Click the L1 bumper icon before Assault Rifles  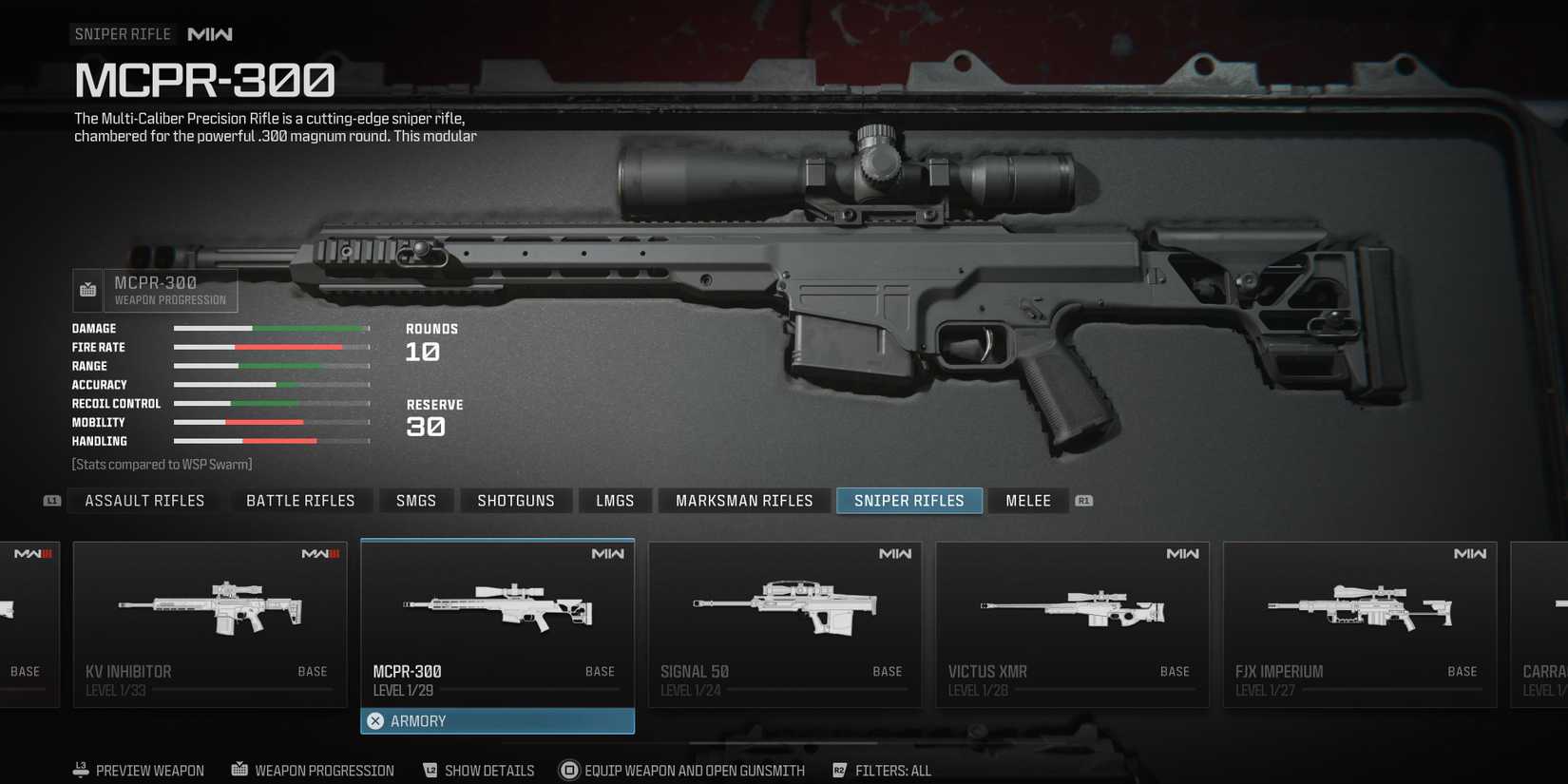[50, 500]
